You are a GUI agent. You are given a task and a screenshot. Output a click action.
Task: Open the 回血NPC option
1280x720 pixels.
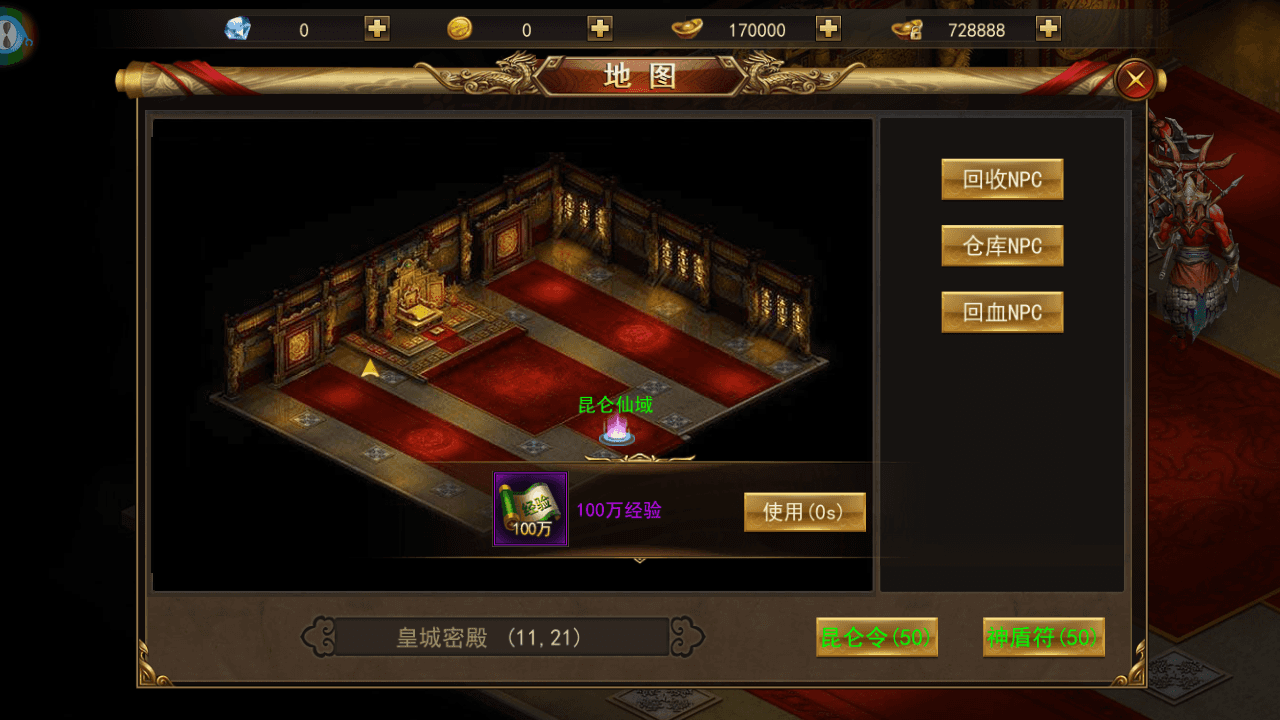[x=1002, y=311]
